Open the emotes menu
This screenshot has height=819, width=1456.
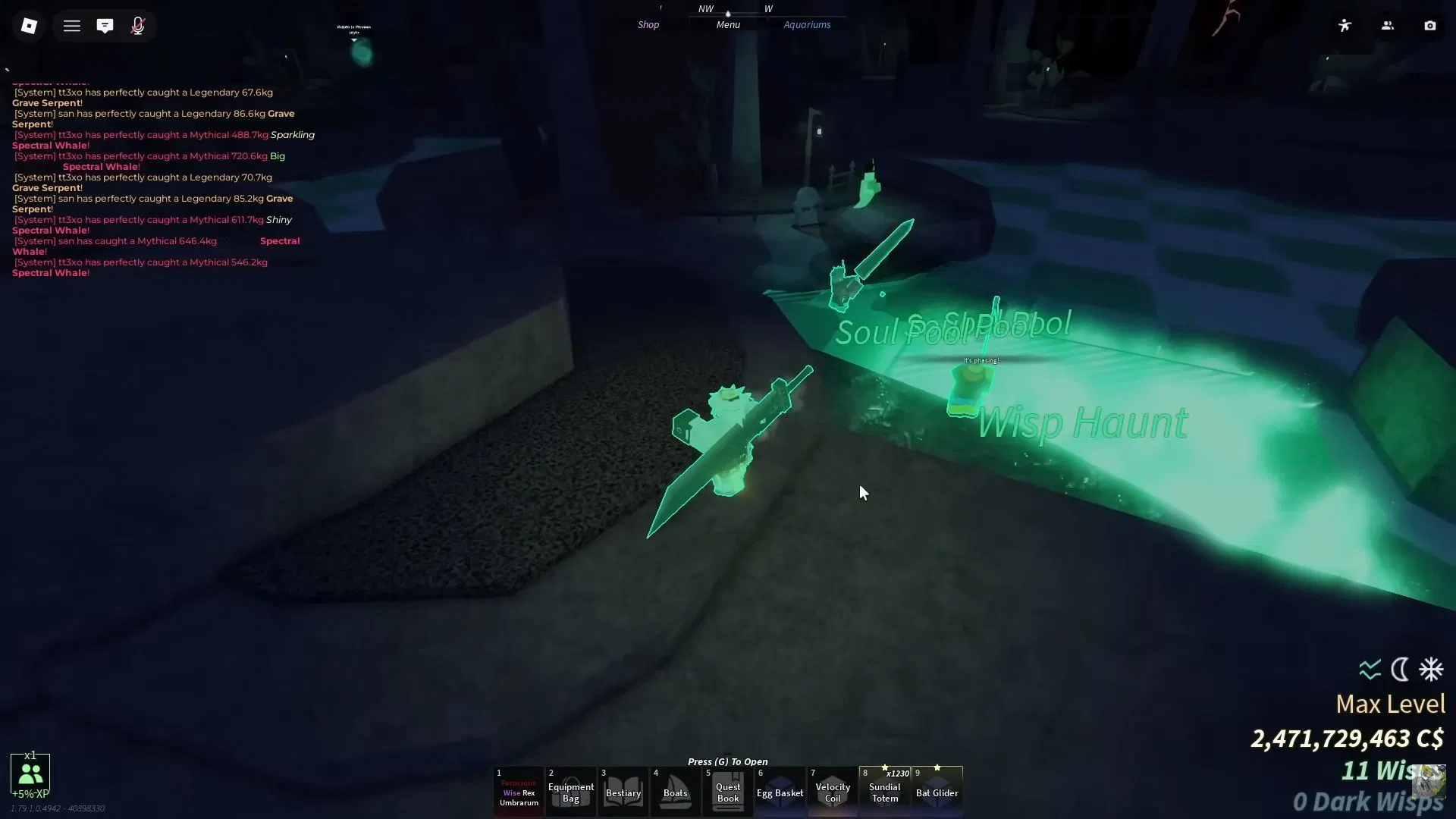tap(1345, 25)
